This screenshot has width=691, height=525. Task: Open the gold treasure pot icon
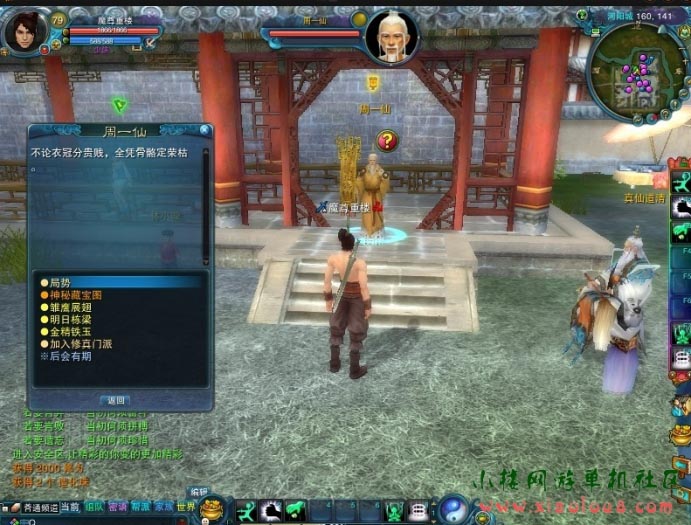(212, 510)
